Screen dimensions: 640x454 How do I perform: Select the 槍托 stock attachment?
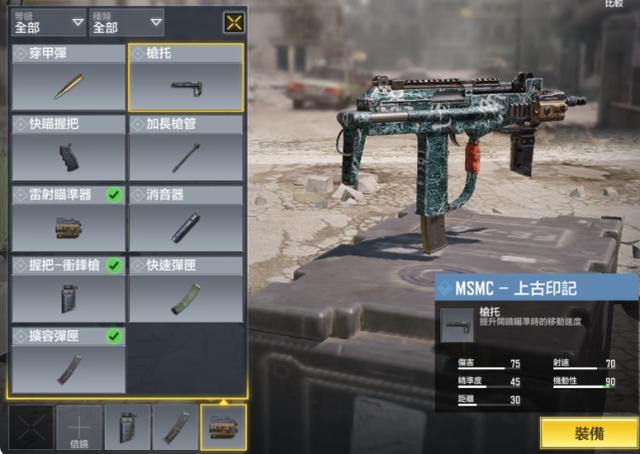click(186, 78)
